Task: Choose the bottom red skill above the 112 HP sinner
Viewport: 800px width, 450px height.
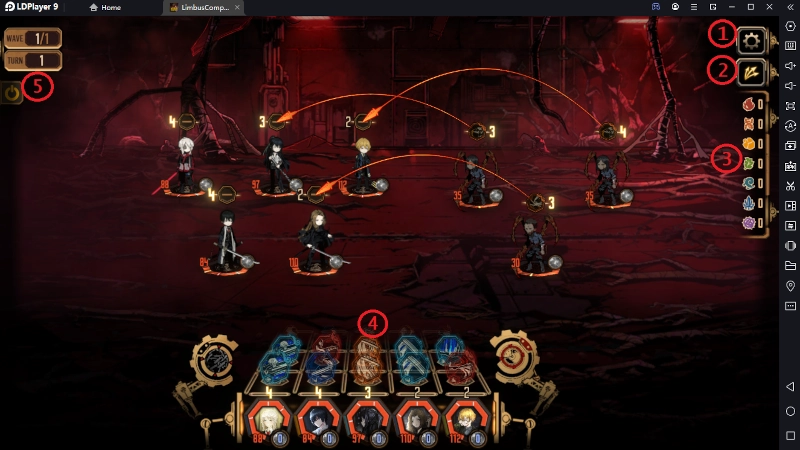Action: pos(459,369)
